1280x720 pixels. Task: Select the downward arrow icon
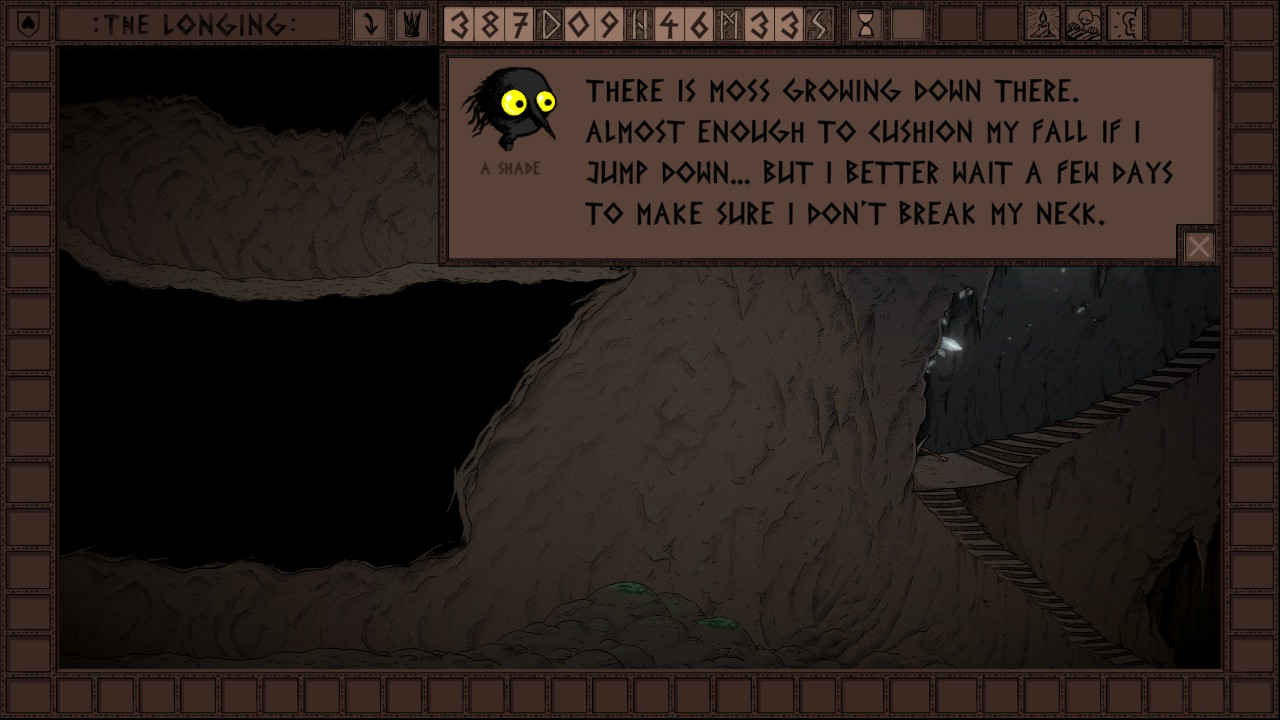pos(371,24)
